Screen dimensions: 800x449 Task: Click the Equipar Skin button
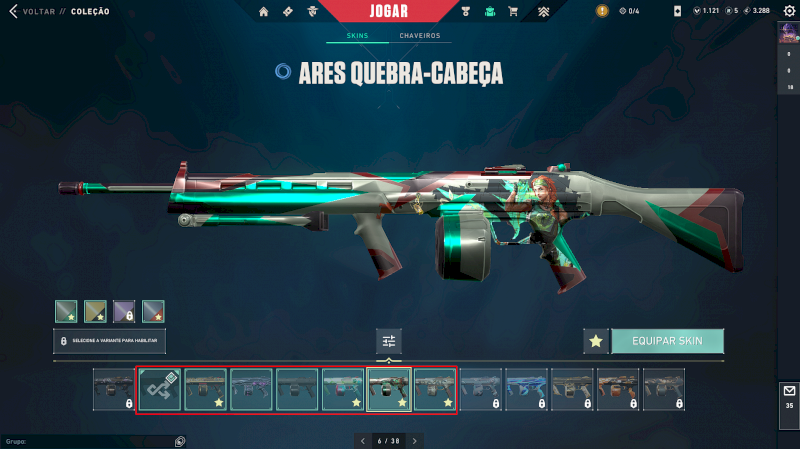[667, 341]
